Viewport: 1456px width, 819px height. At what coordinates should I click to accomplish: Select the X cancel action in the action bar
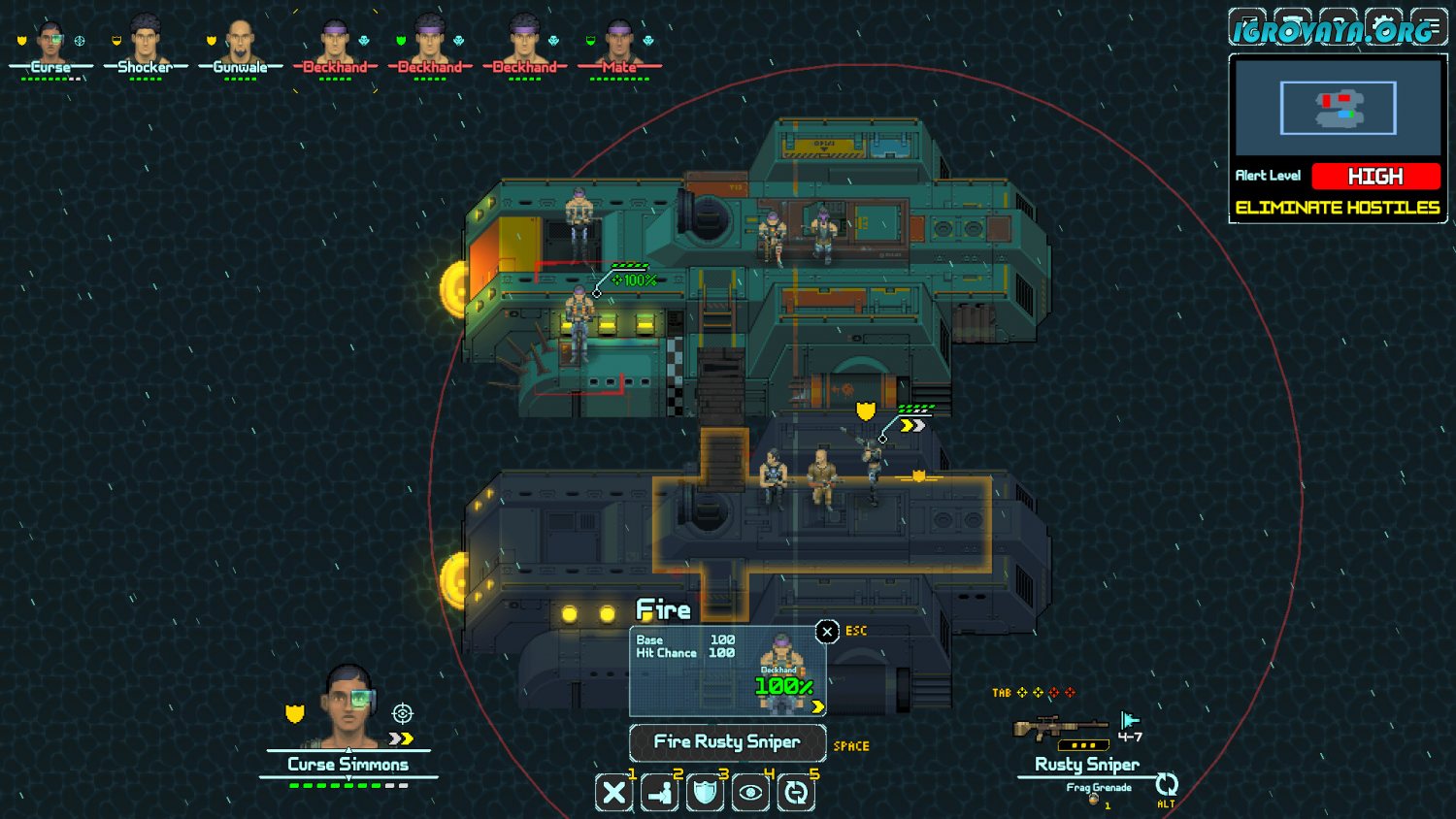click(613, 793)
